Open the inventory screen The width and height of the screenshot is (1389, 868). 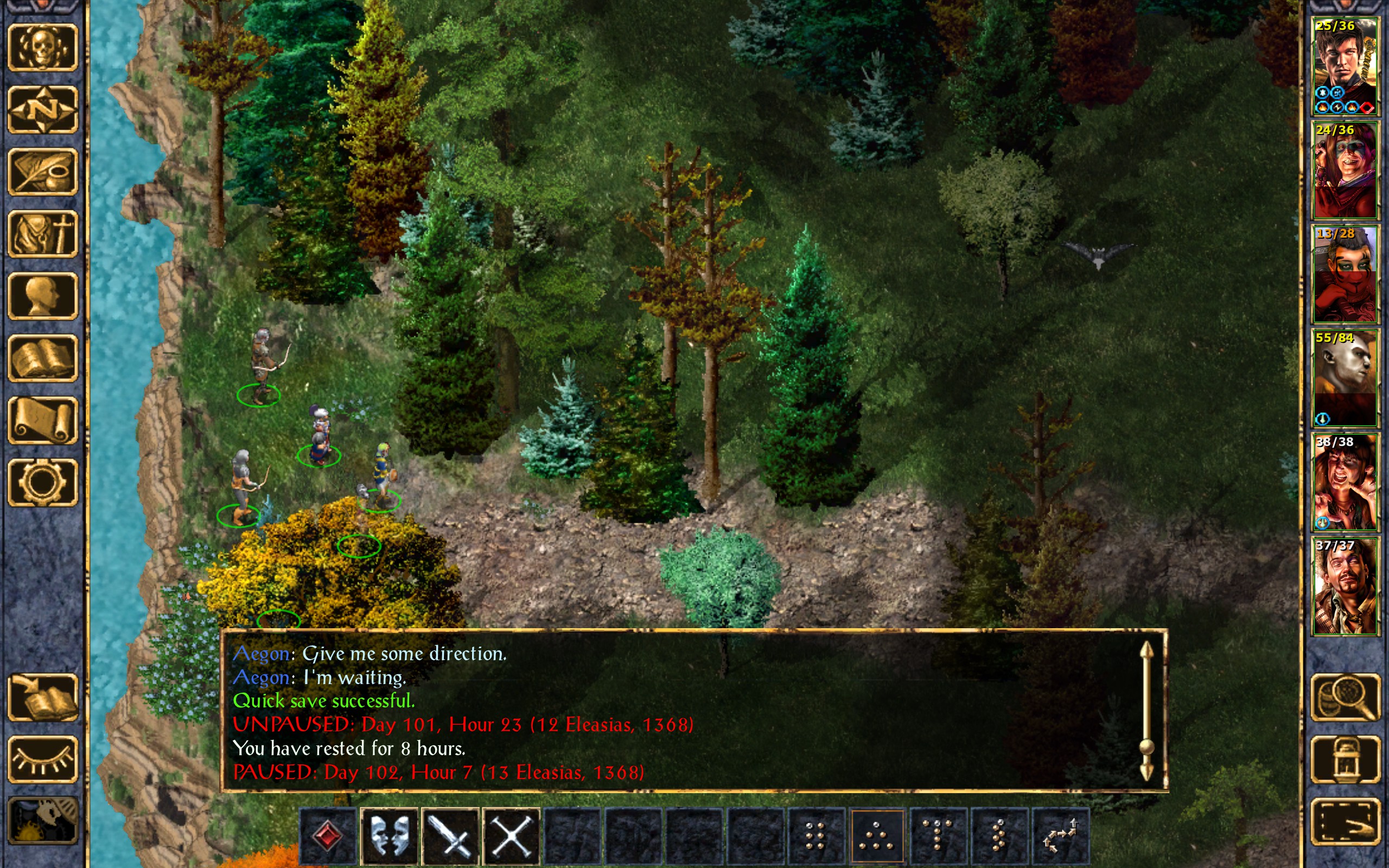[x=42, y=234]
